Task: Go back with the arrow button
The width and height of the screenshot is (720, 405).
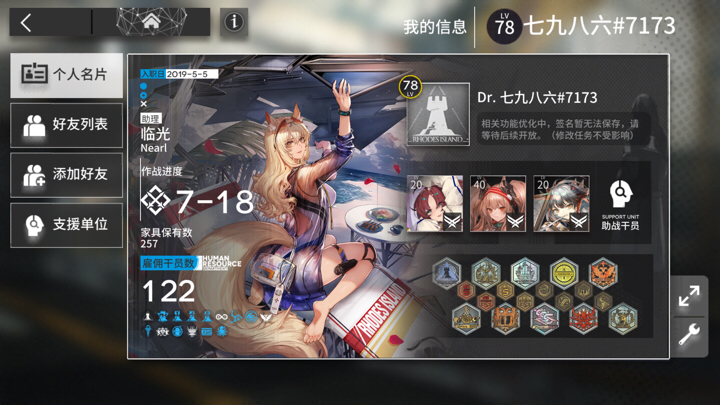Action: (27, 22)
